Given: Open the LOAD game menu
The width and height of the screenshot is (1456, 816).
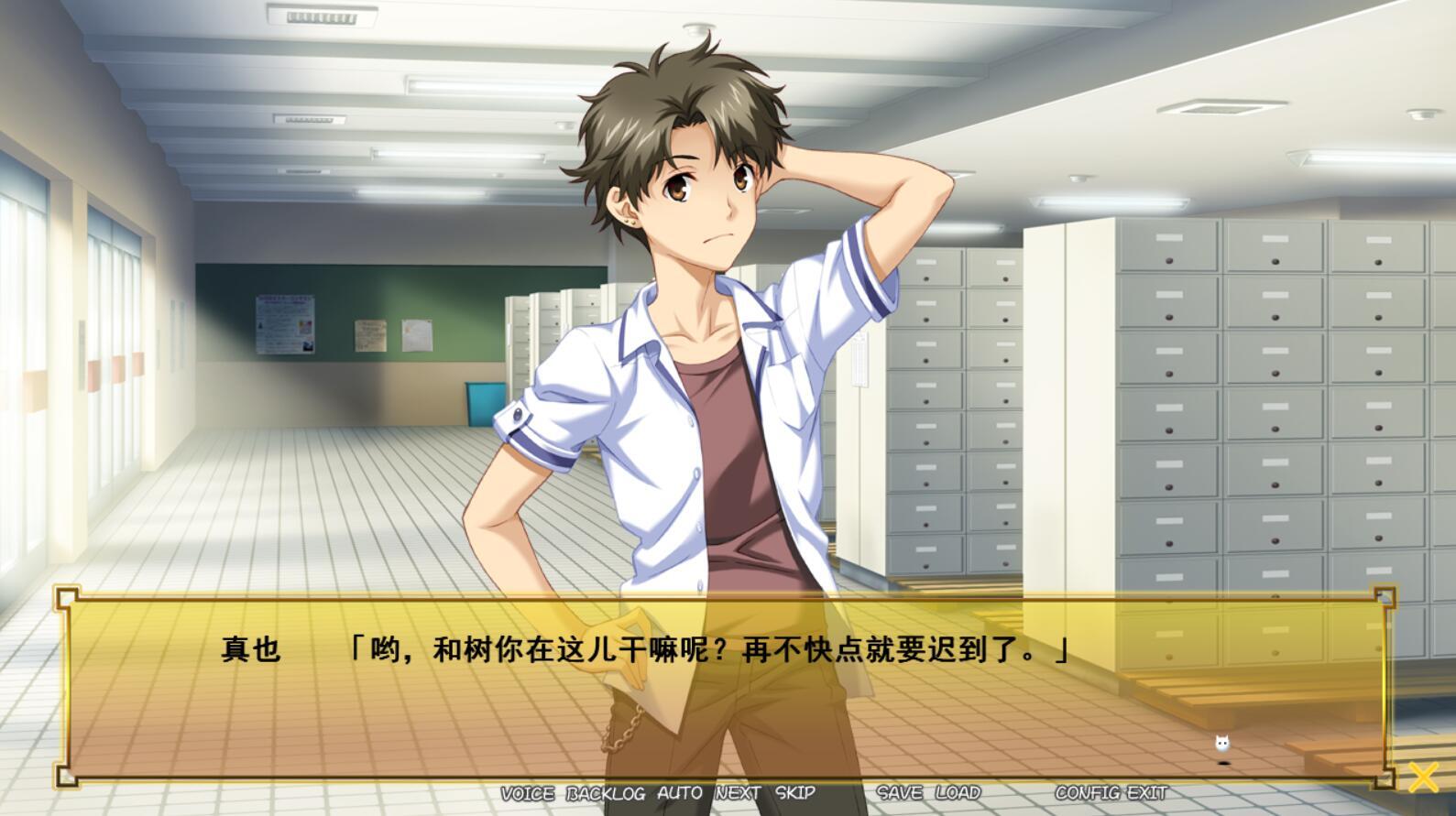Looking at the screenshot, I should 958,793.
